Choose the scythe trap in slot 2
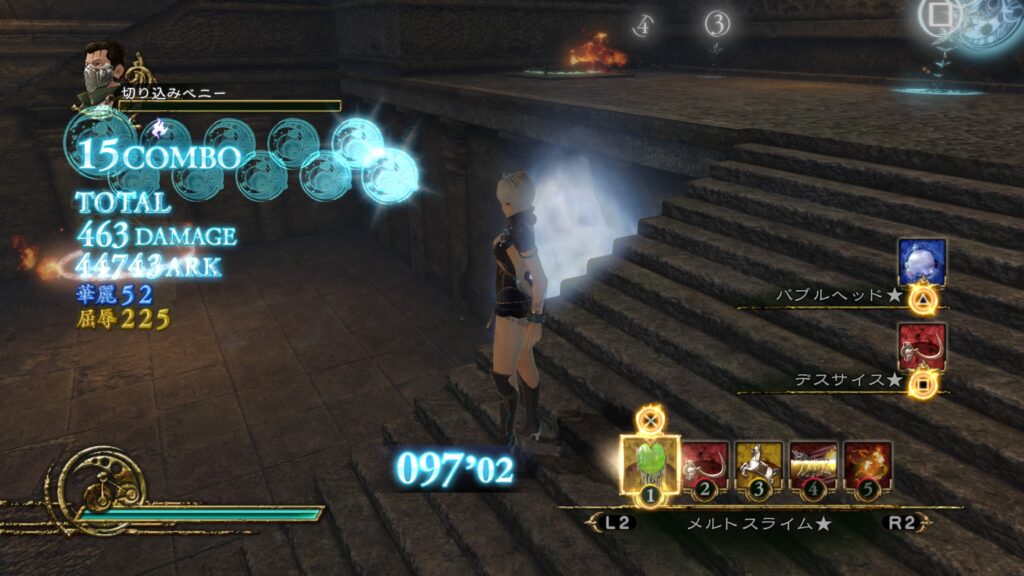 [706, 464]
